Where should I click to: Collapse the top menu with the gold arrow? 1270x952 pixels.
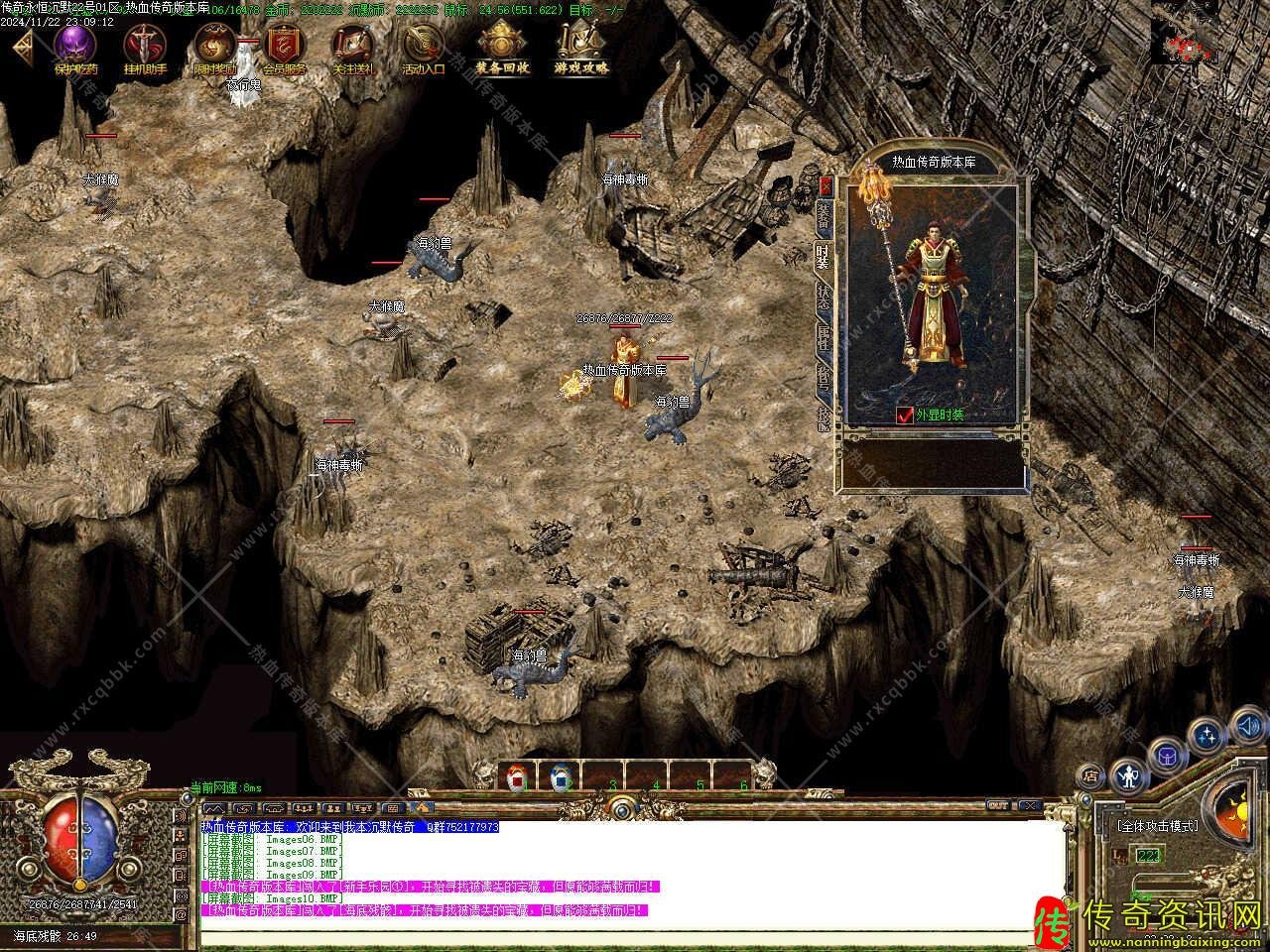(x=22, y=45)
